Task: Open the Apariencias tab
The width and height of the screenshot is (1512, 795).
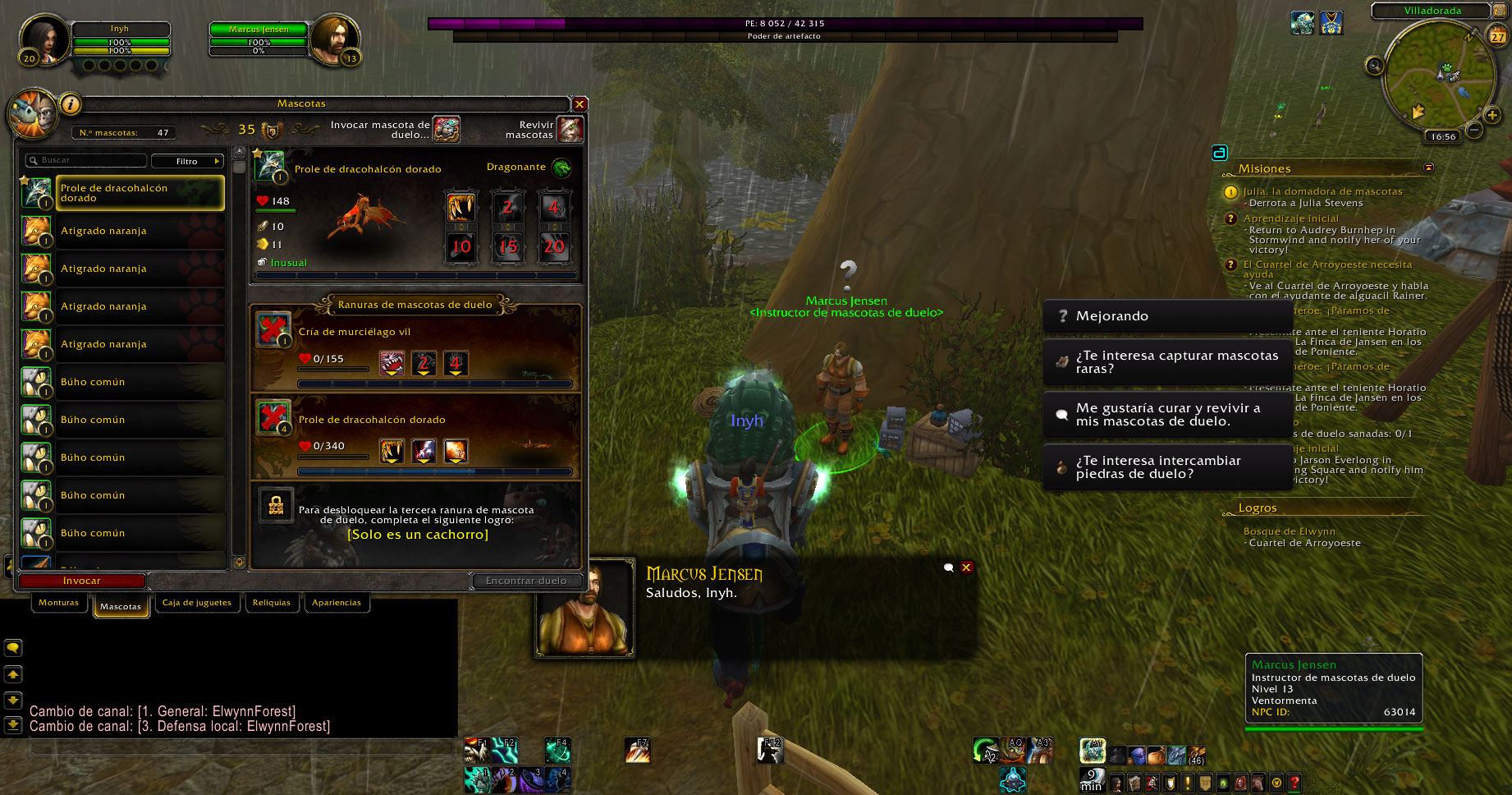Action: pos(337,603)
